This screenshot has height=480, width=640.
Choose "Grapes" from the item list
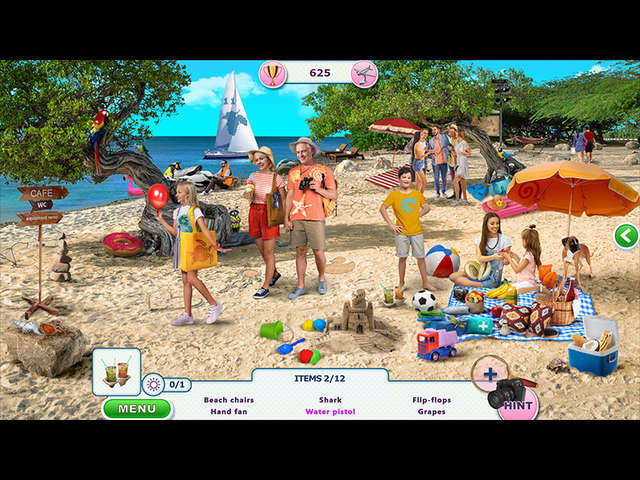point(432,411)
